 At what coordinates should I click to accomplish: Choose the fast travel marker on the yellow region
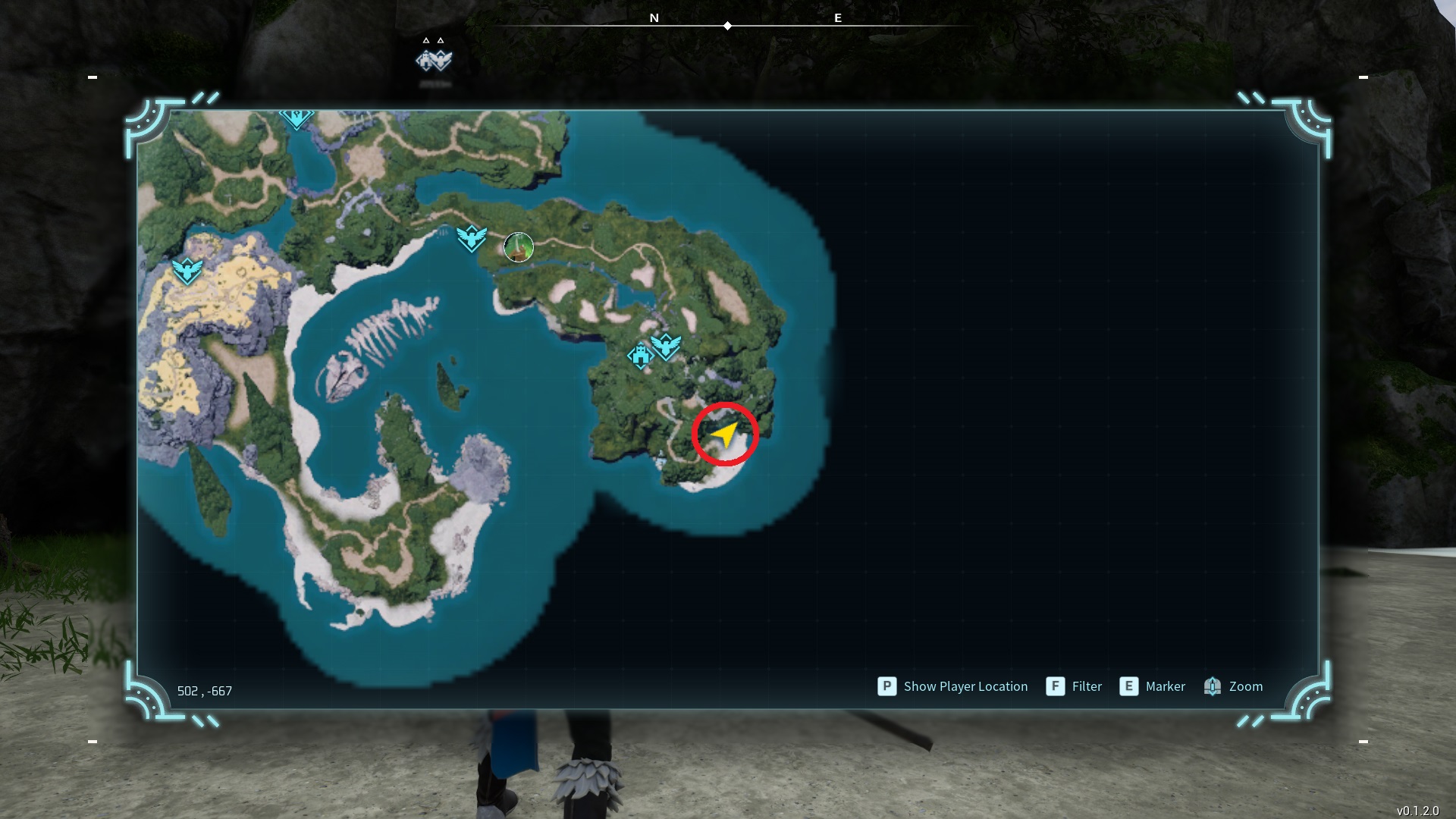pyautogui.click(x=187, y=270)
